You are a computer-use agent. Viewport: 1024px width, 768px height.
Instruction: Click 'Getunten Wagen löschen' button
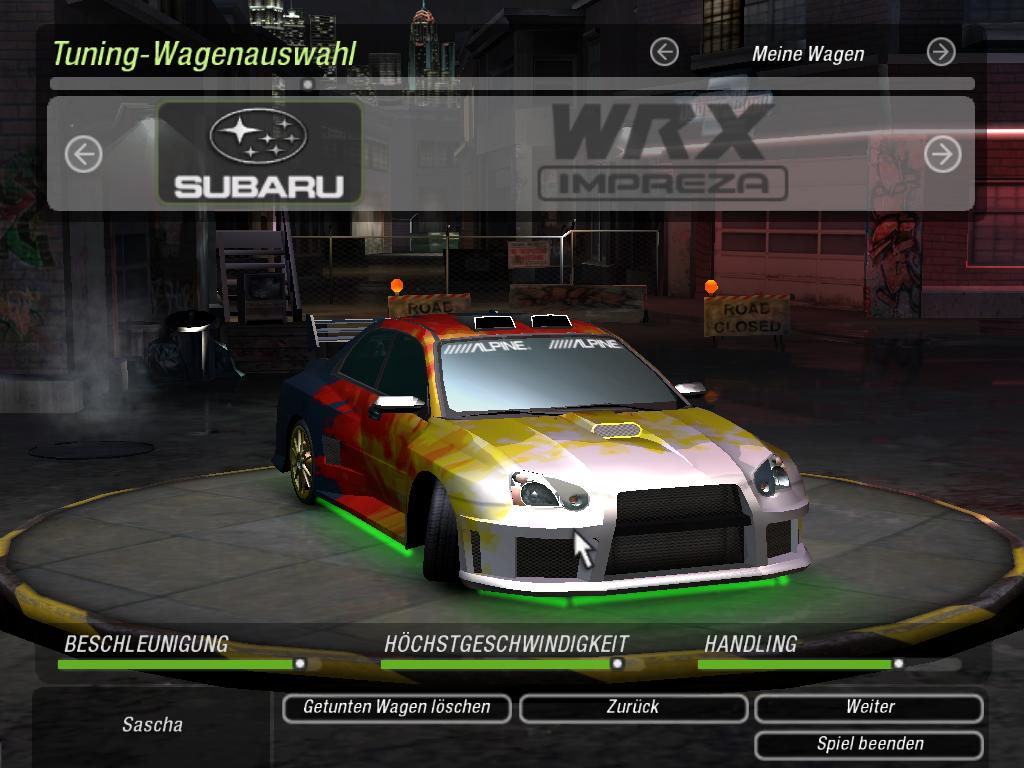tap(396, 708)
